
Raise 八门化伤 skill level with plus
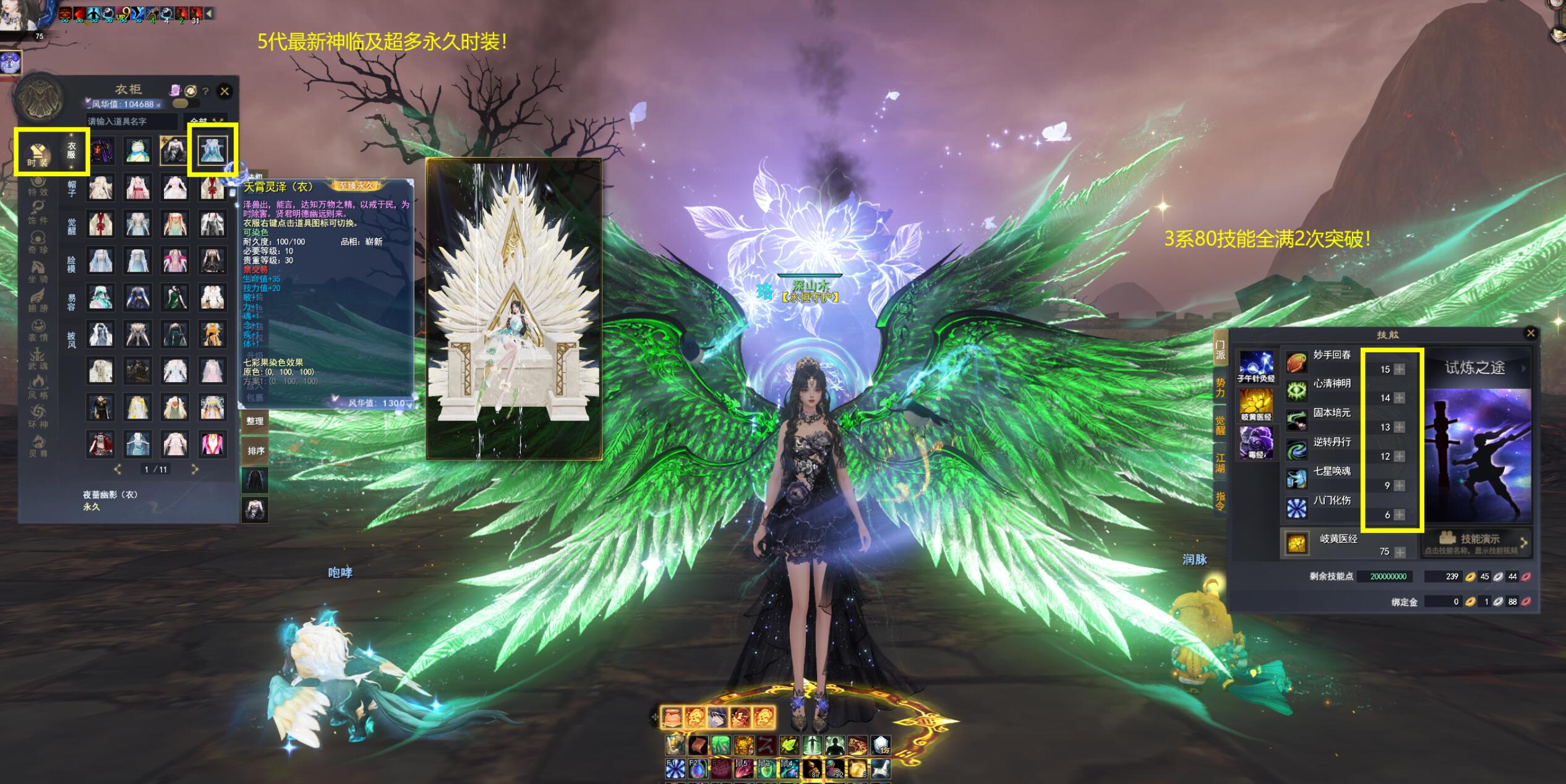click(1400, 514)
